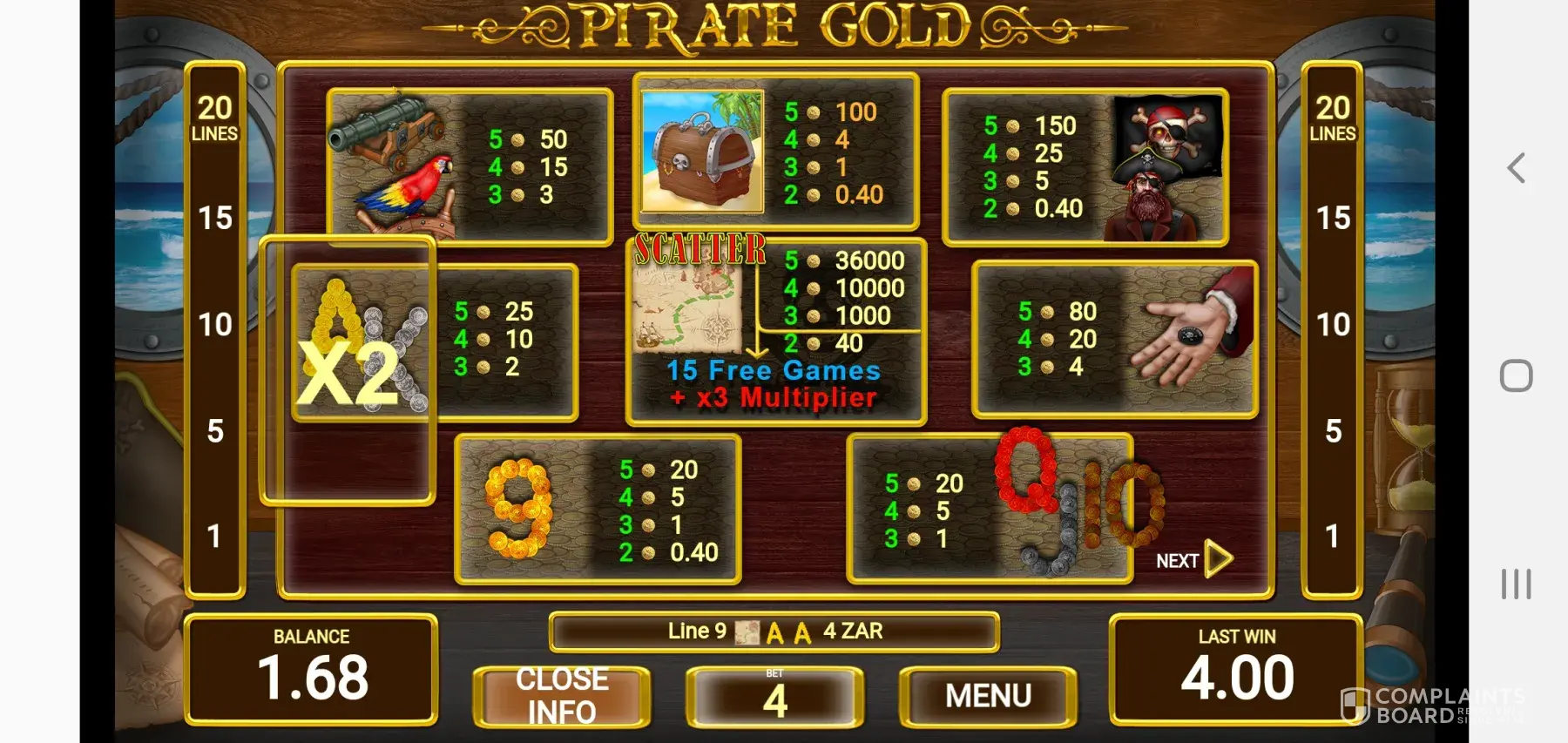Open the game MENU
The height and width of the screenshot is (743, 1568).
988,696
